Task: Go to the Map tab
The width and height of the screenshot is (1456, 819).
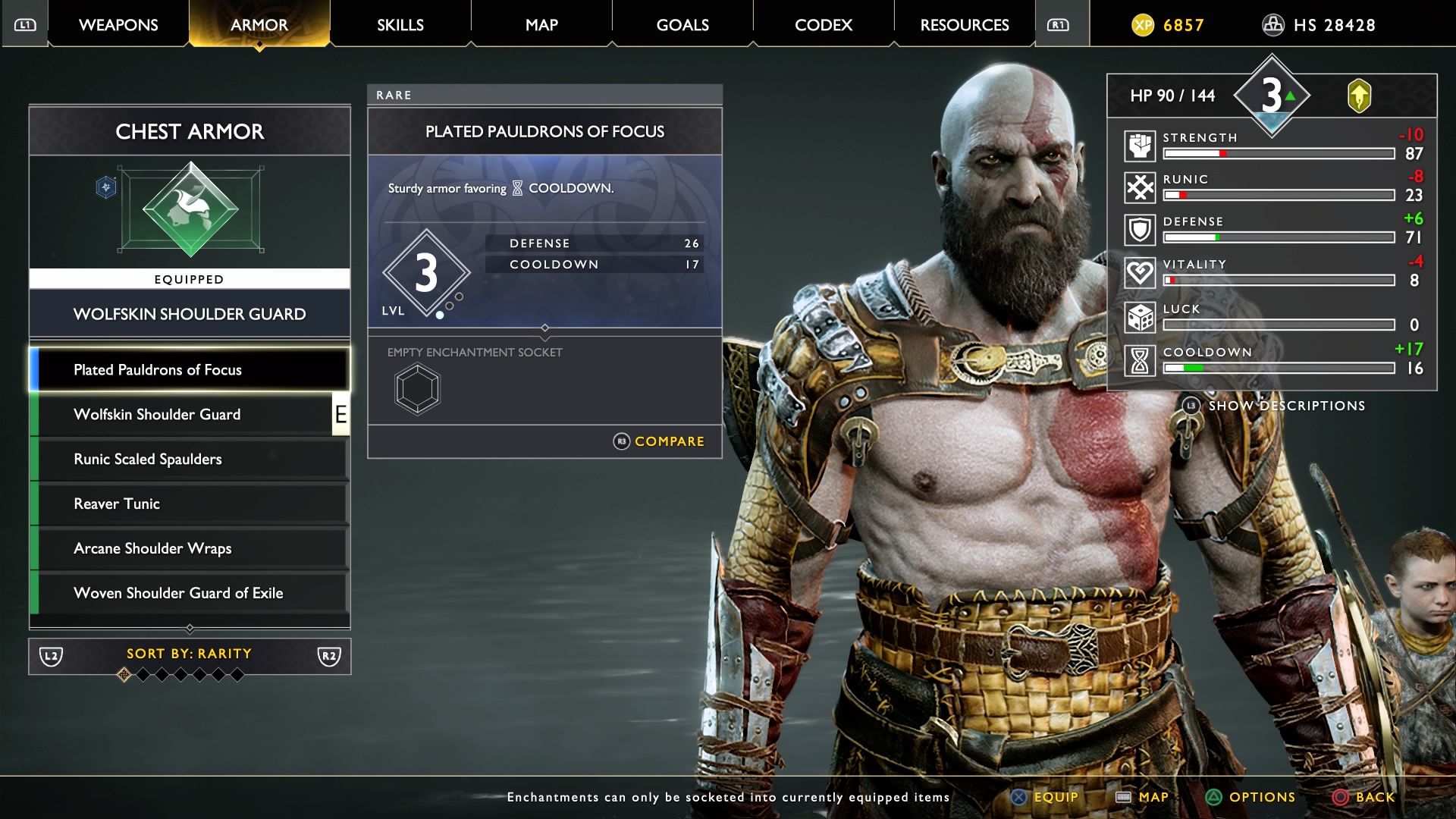Action: [541, 25]
